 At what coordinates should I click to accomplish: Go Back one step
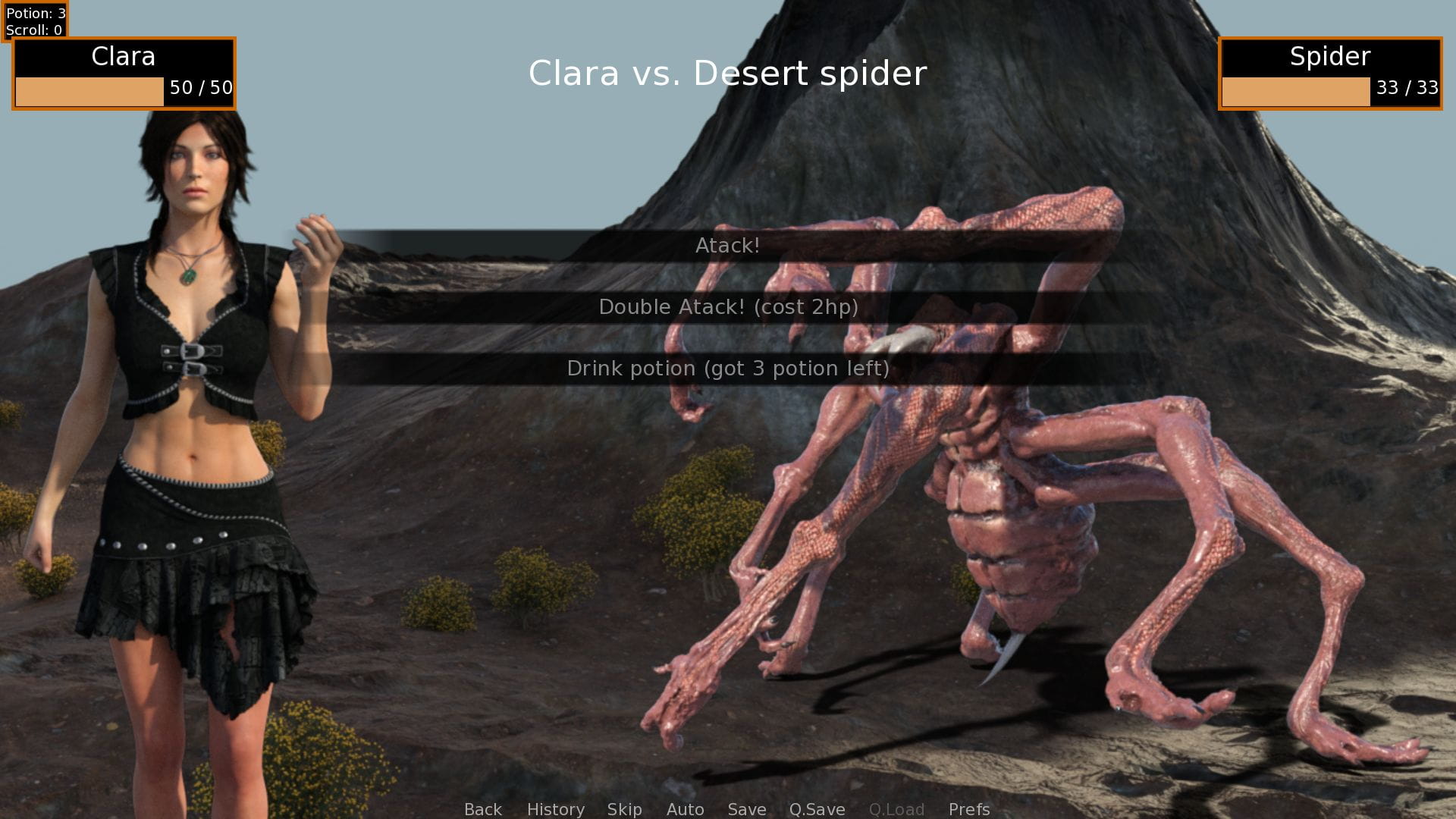[483, 809]
